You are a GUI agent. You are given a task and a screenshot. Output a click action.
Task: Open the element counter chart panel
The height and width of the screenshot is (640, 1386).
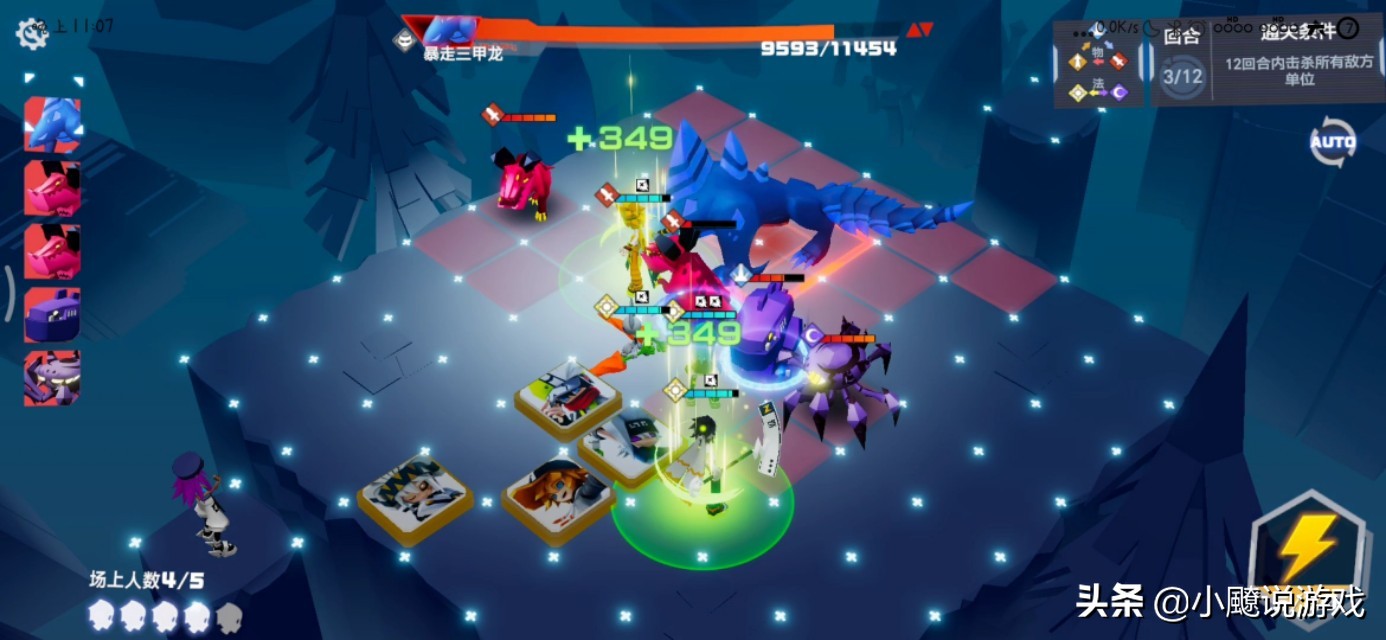[x=1098, y=65]
